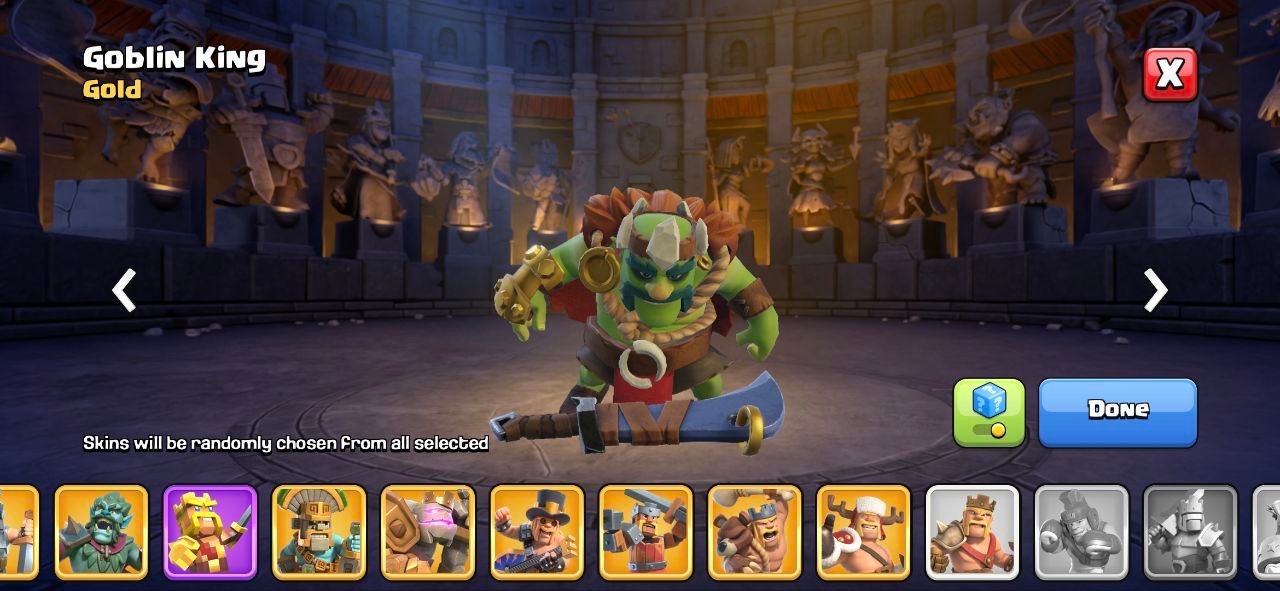Select the default Barbarian King skin
Image resolution: width=1280 pixels, height=591 pixels.
tap(973, 532)
